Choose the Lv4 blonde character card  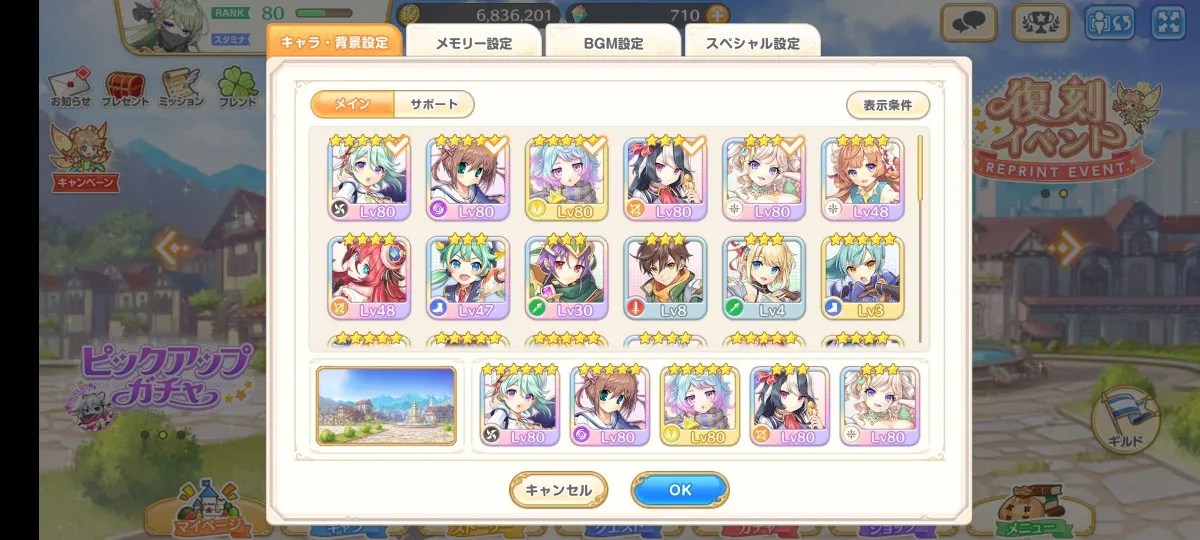(764, 278)
